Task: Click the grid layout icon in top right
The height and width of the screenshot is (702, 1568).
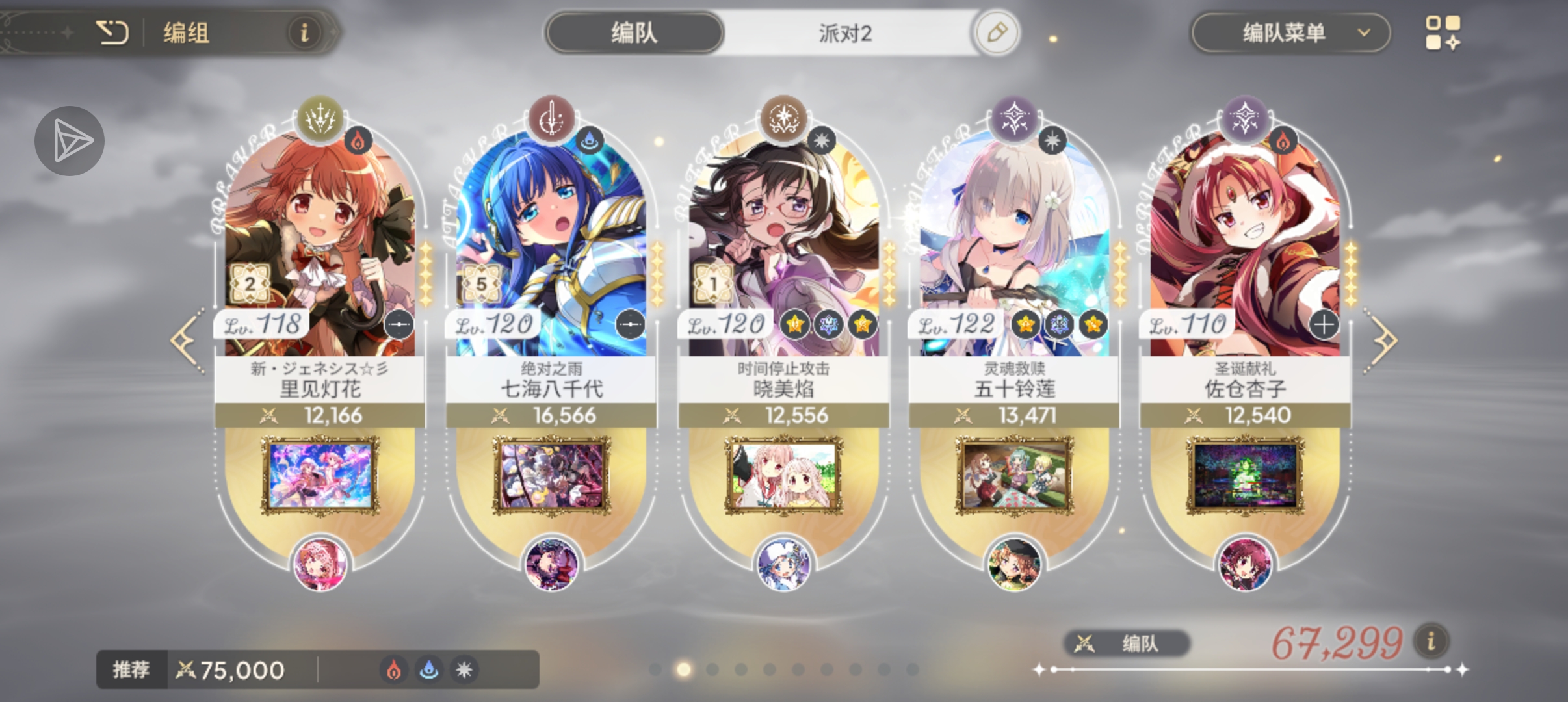Action: [x=1444, y=32]
